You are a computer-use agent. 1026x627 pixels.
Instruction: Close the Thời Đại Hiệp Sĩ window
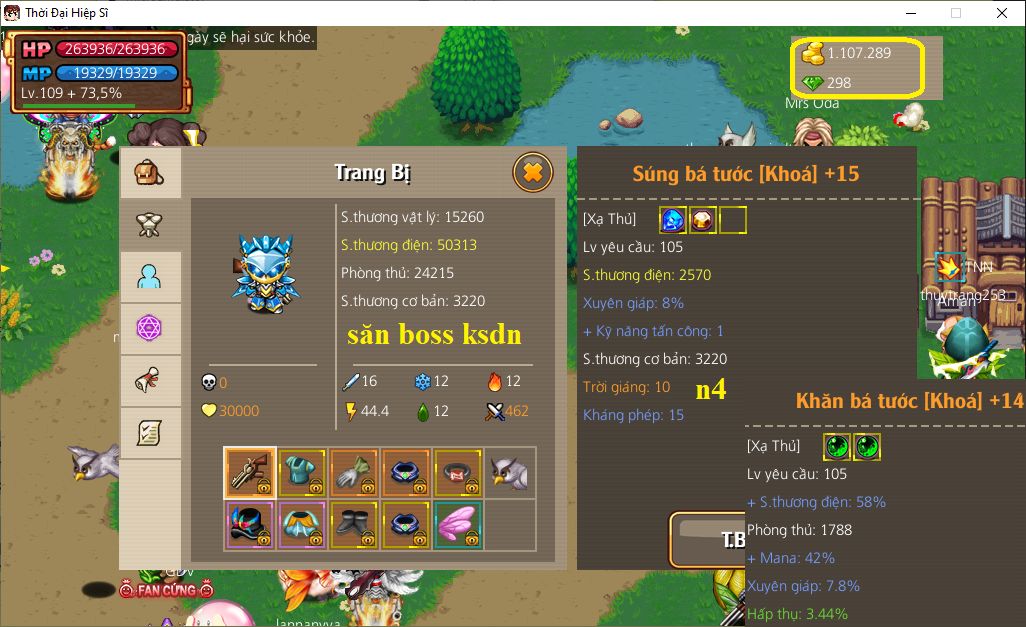coord(1002,13)
